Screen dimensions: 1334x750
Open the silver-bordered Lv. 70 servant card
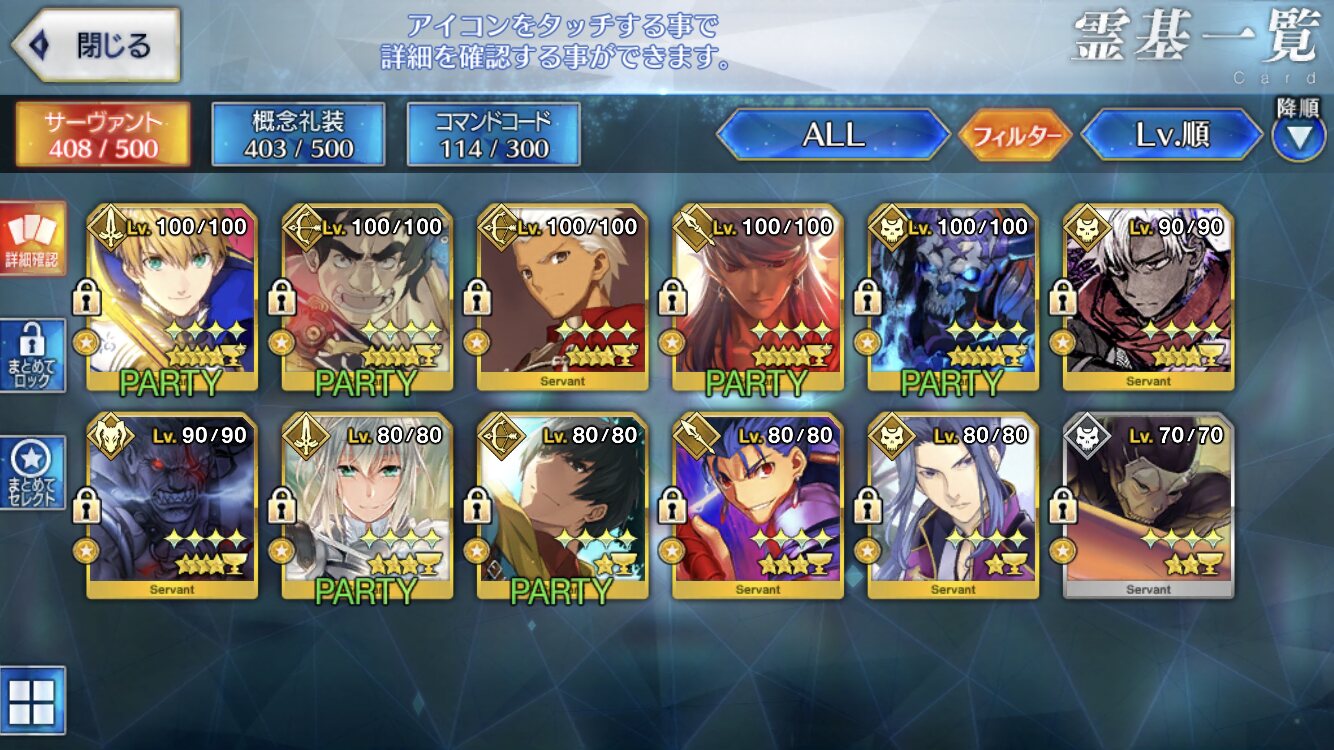(1148, 505)
